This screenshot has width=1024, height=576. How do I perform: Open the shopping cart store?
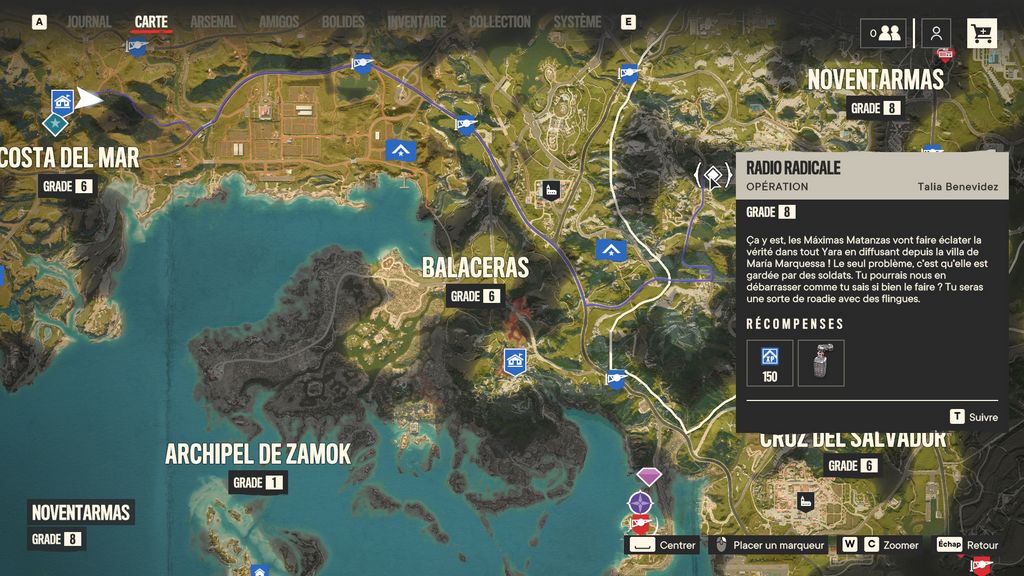click(x=981, y=33)
